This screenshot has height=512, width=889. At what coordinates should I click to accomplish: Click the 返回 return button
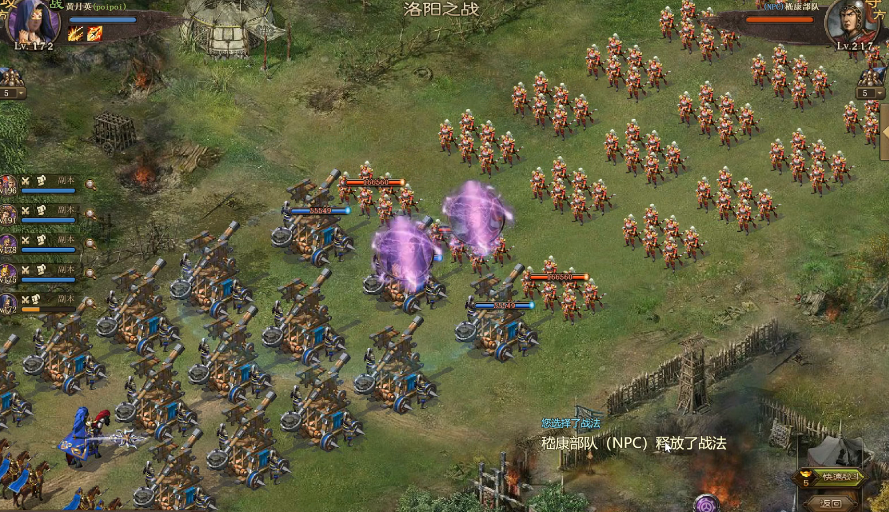829,502
